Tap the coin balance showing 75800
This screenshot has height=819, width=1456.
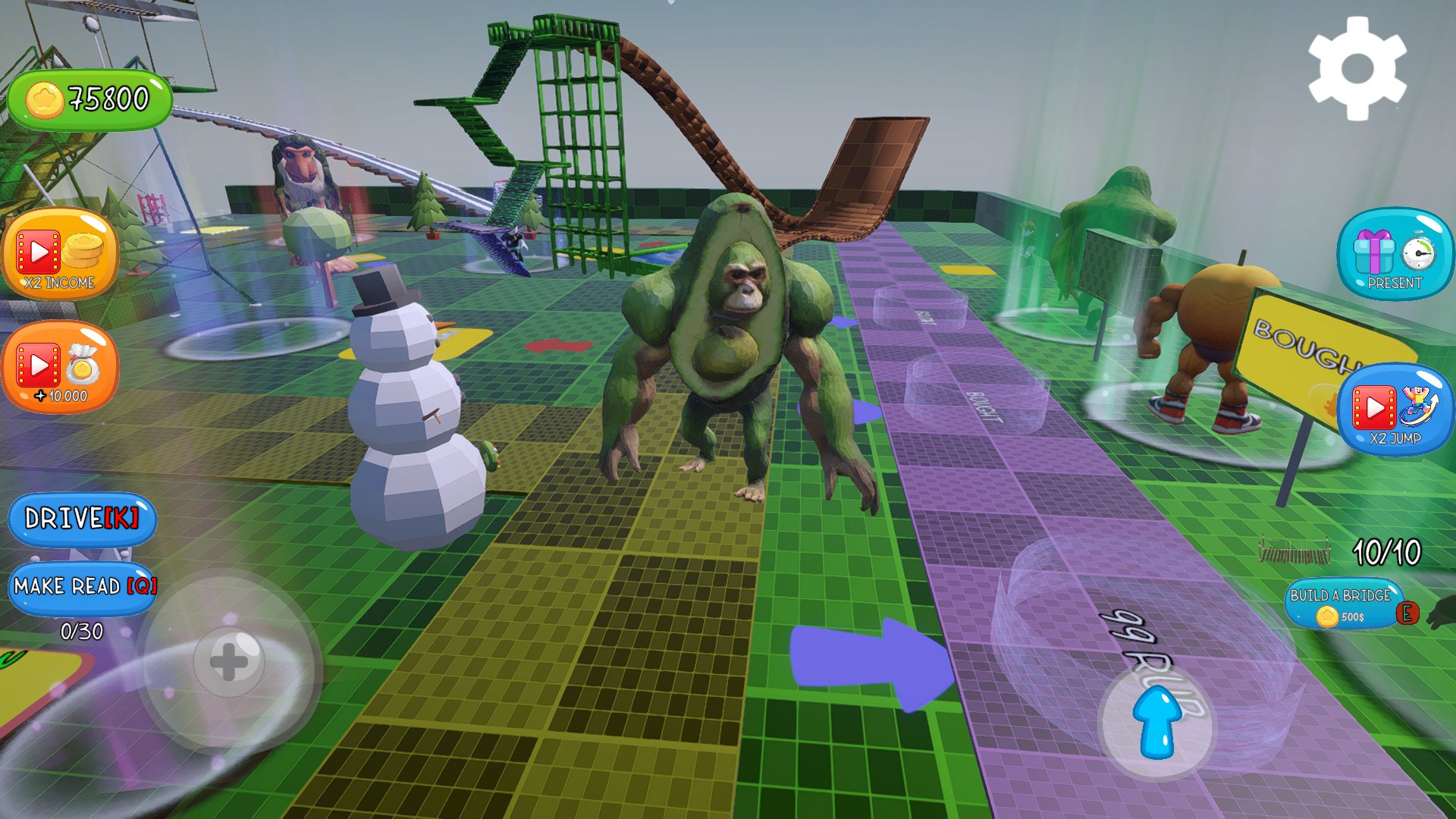pyautogui.click(x=91, y=97)
